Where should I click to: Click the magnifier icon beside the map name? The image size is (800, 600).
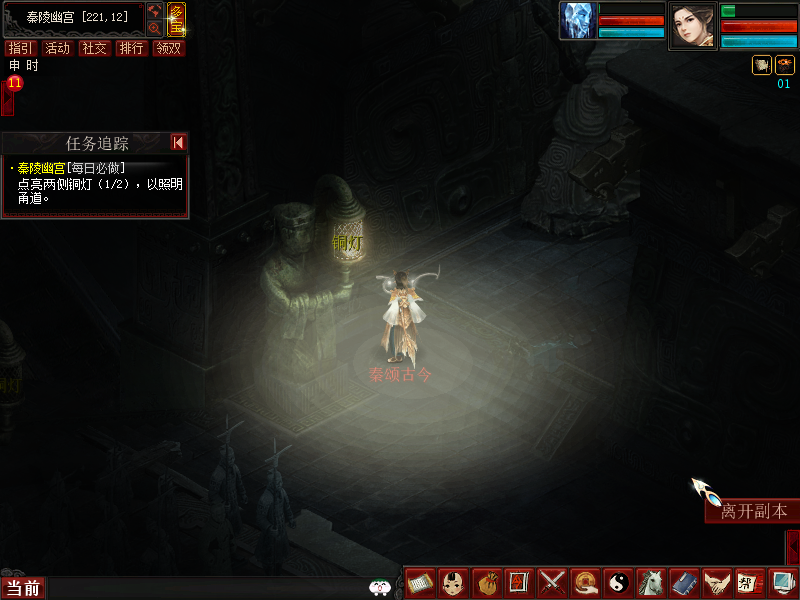(155, 28)
